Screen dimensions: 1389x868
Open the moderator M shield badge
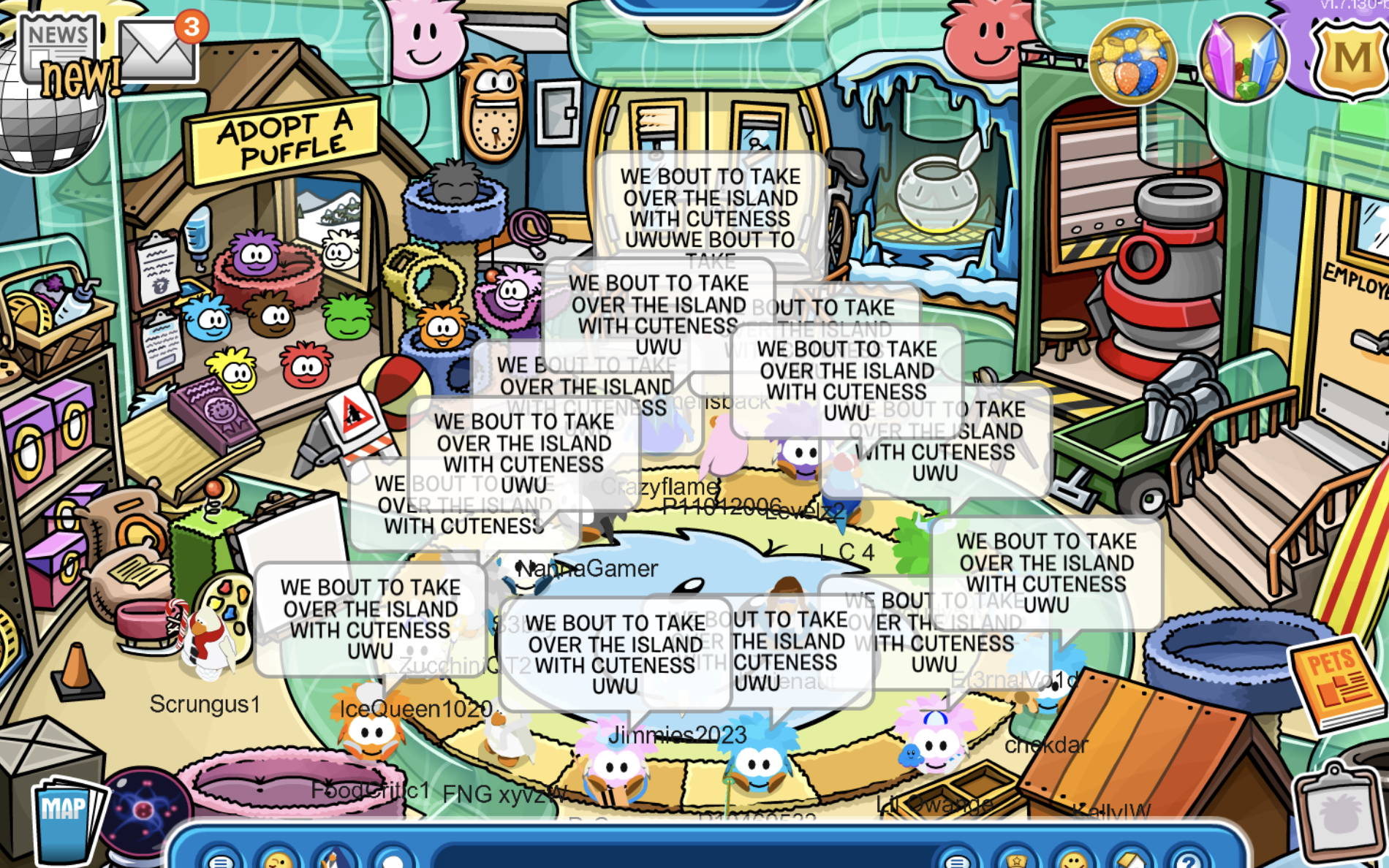[1351, 58]
